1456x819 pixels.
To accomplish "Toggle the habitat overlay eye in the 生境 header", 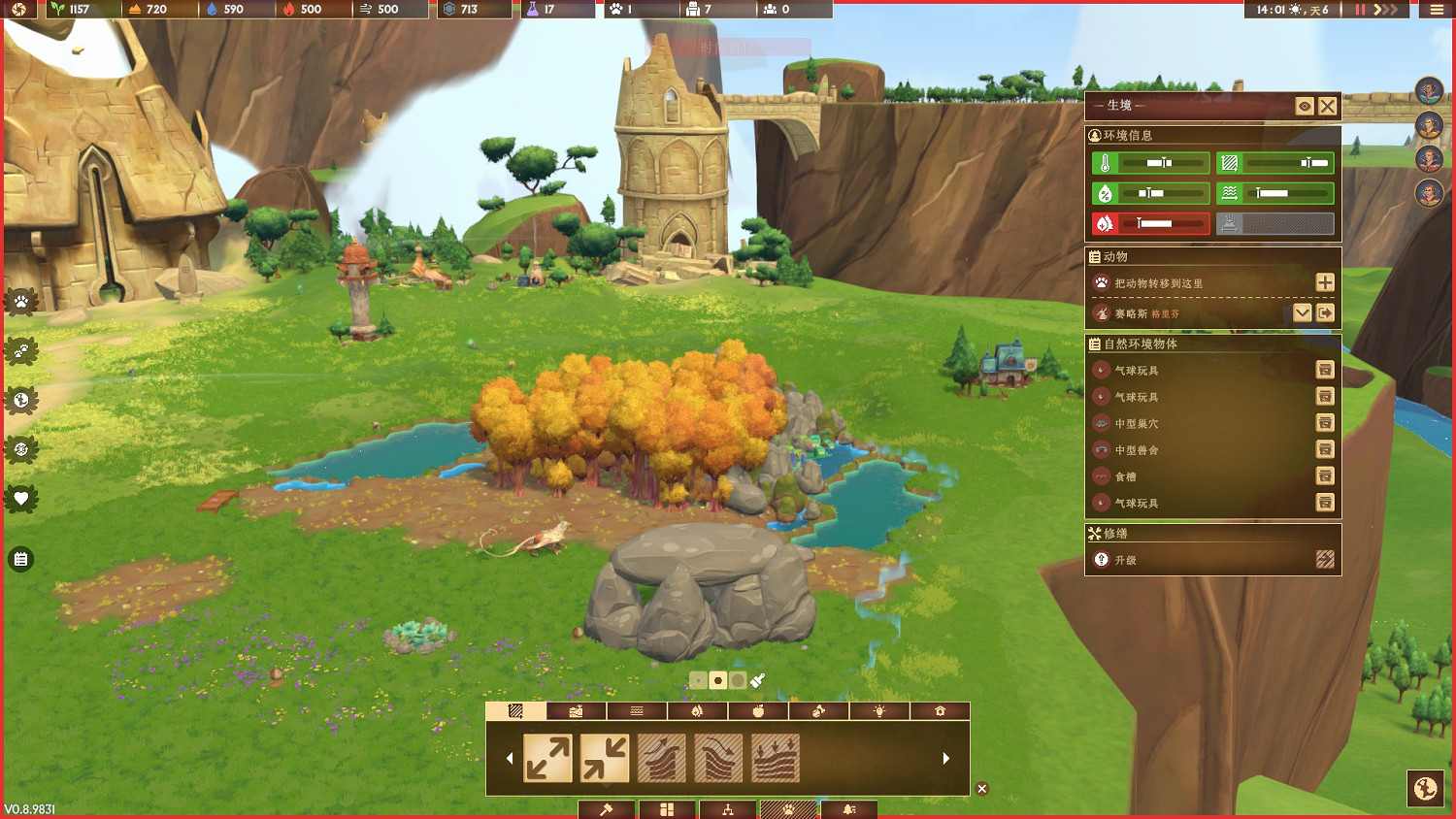I will [1304, 106].
